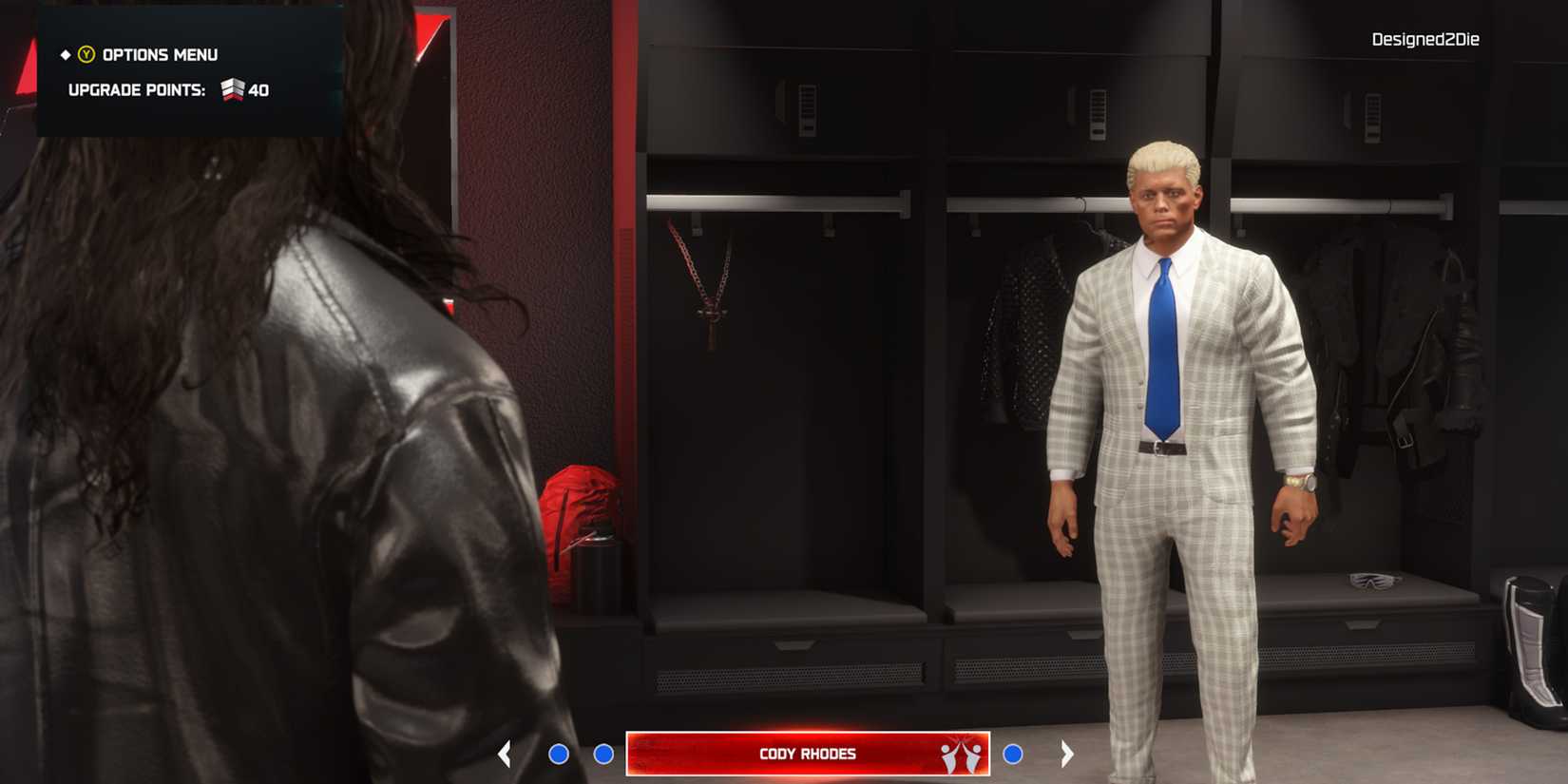1568x784 pixels.
Task: Click the diamond marker beside Options Menu
Action: [65, 54]
